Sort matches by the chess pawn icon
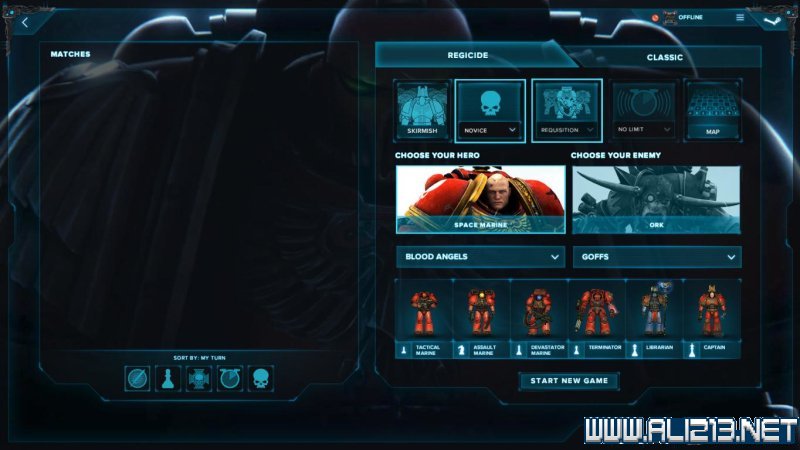 168,379
